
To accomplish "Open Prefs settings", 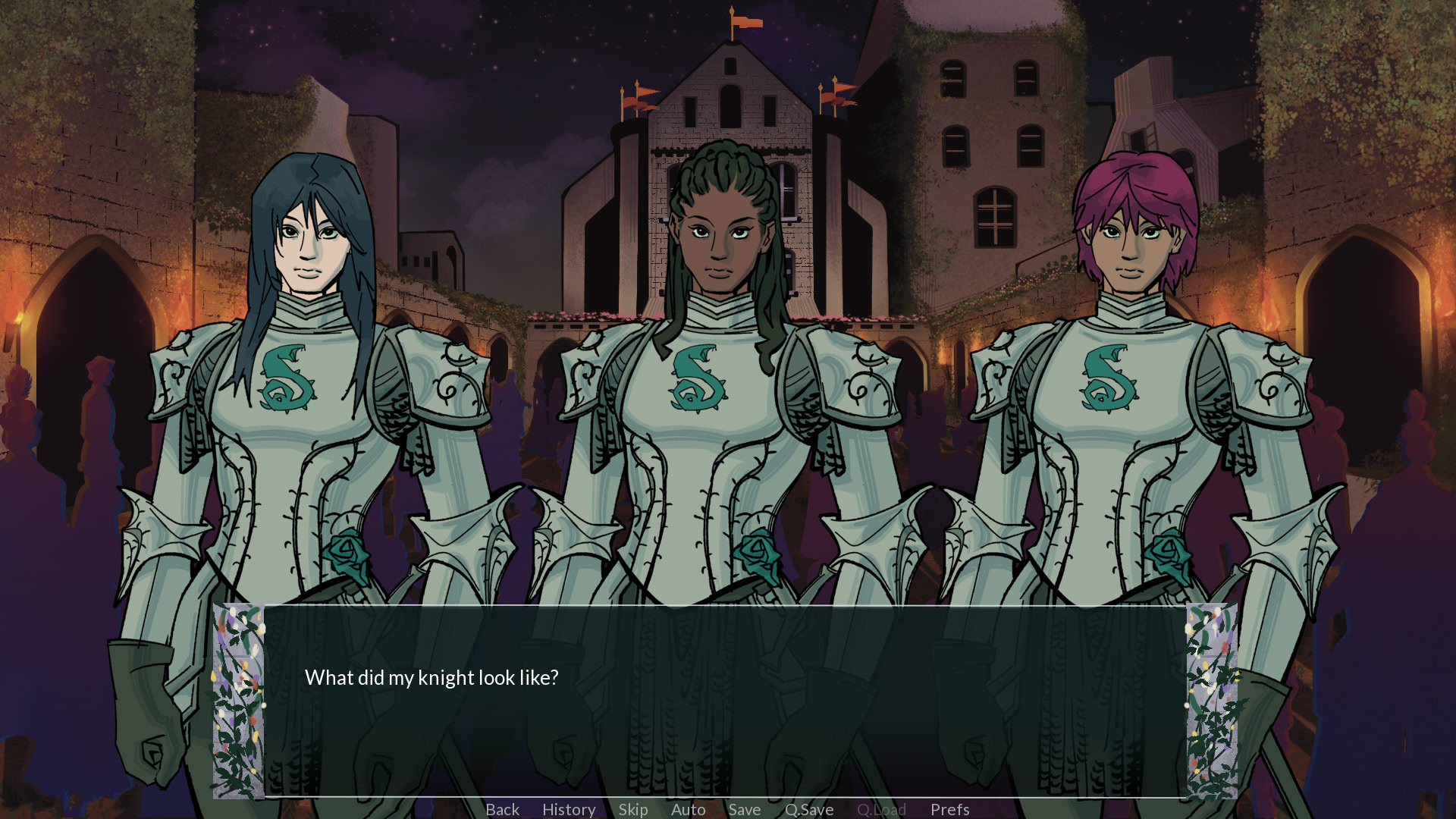I will click(950, 809).
